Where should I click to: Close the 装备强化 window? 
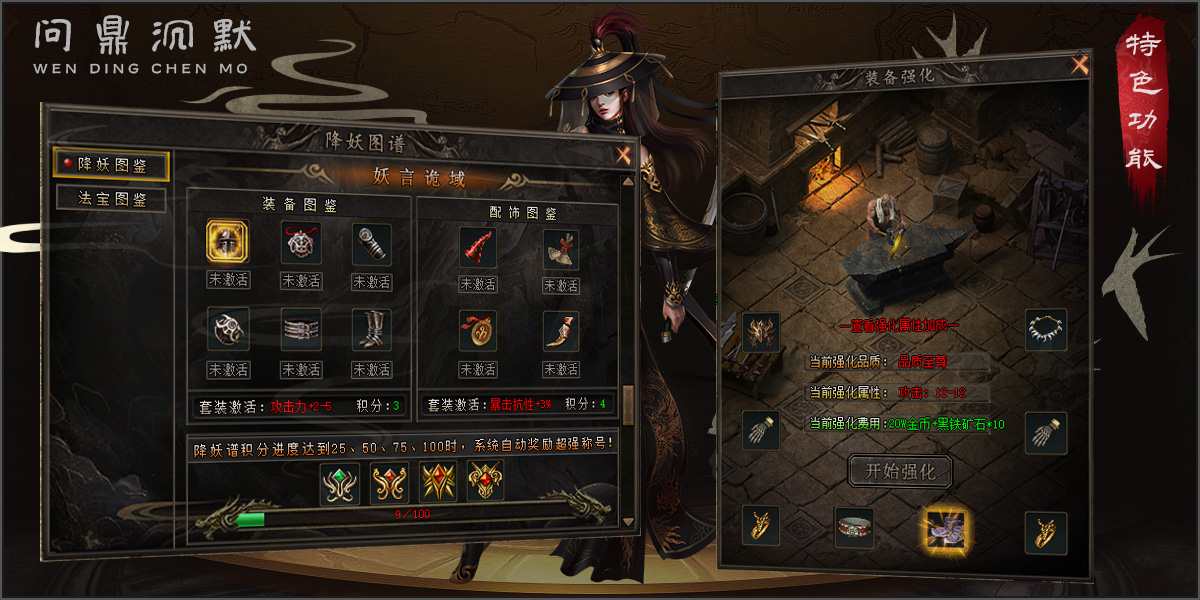[1079, 67]
